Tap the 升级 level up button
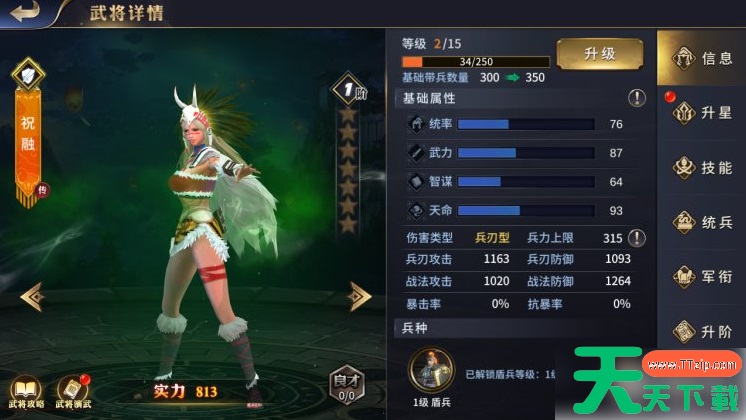746x420 pixels. point(599,54)
